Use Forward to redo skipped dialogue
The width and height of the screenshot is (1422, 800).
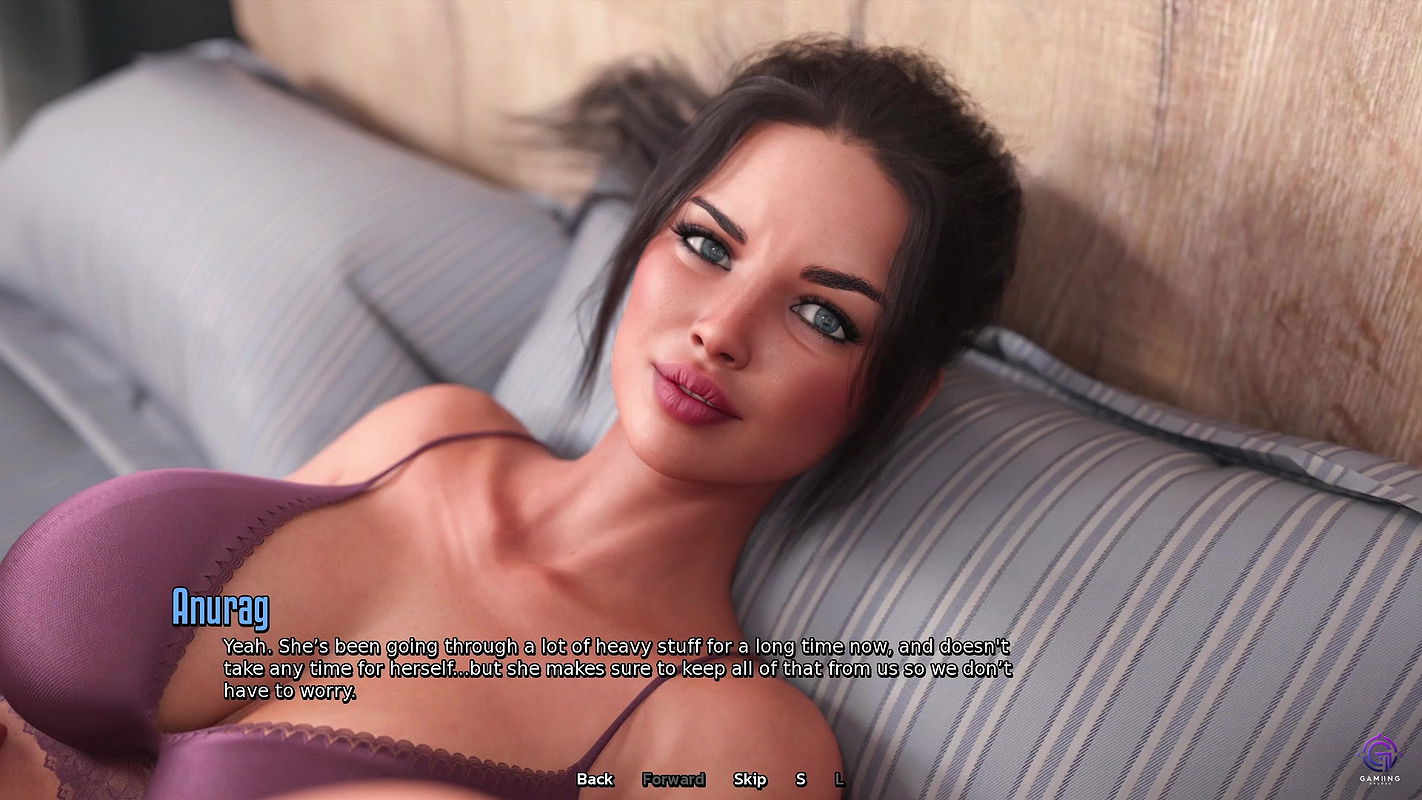[675, 778]
